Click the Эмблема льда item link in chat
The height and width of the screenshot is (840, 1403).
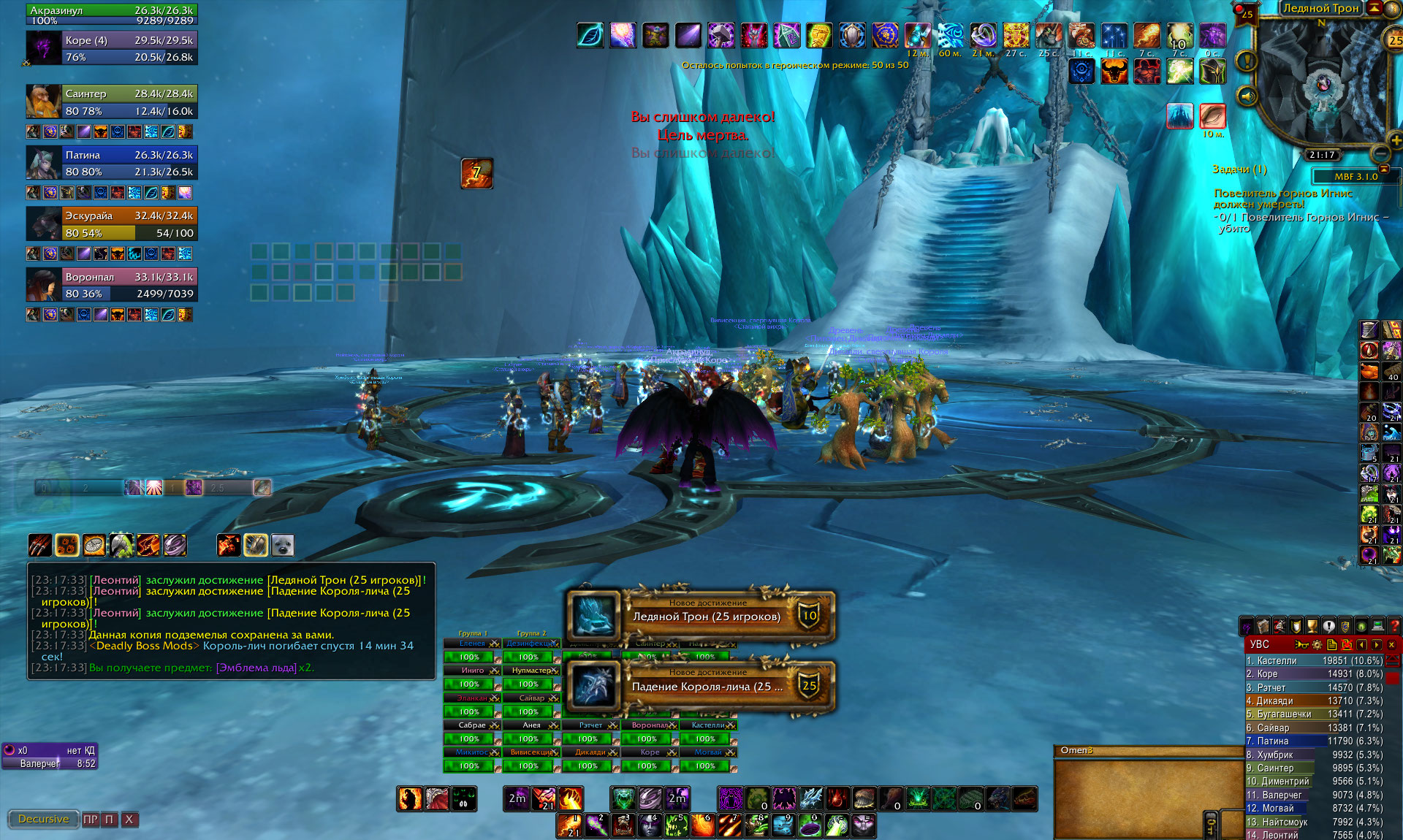coord(256,668)
